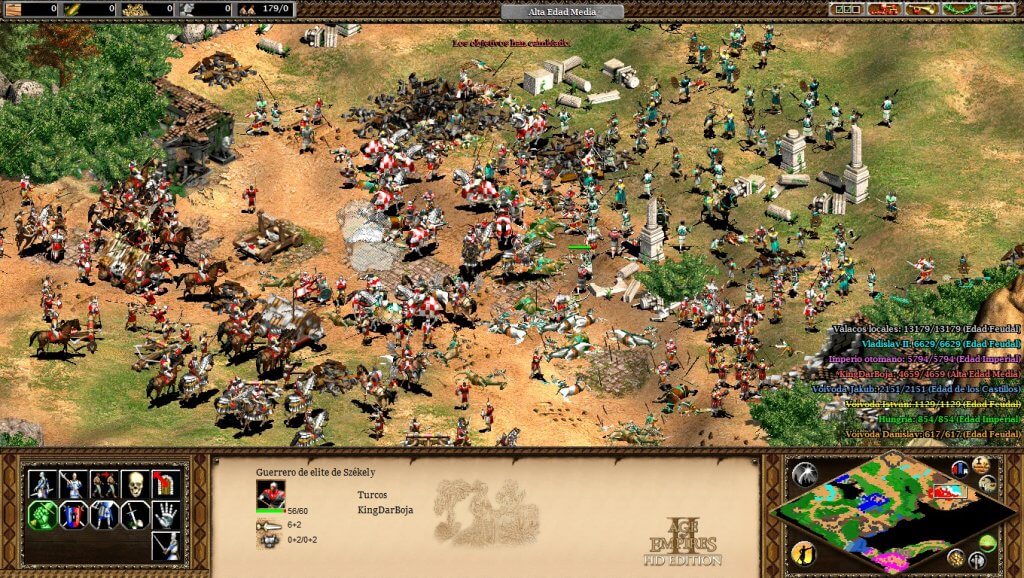Click the minimap to move the view
The image size is (1024, 578).
[880, 510]
